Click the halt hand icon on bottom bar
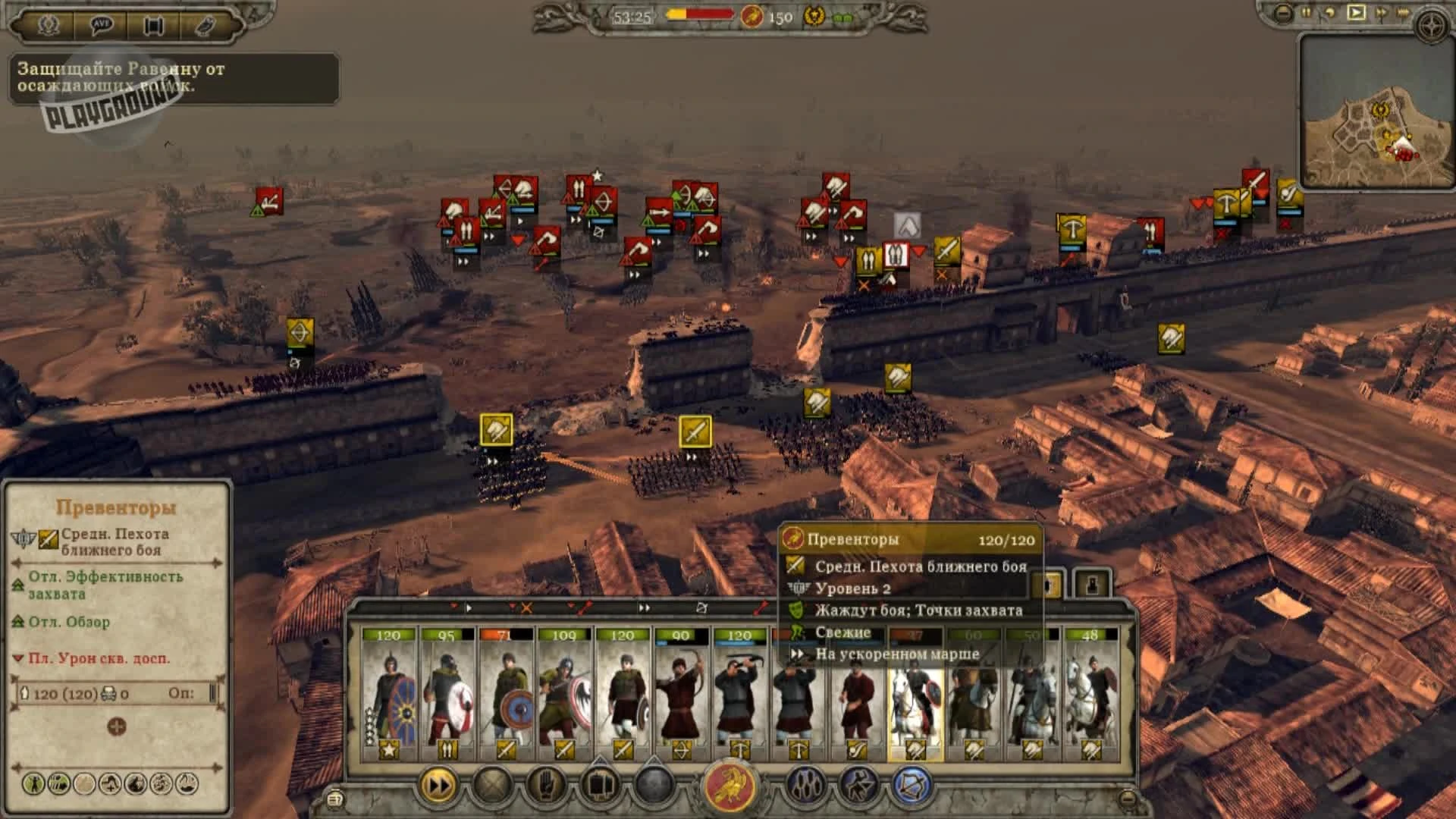The height and width of the screenshot is (819, 1456). (x=547, y=786)
